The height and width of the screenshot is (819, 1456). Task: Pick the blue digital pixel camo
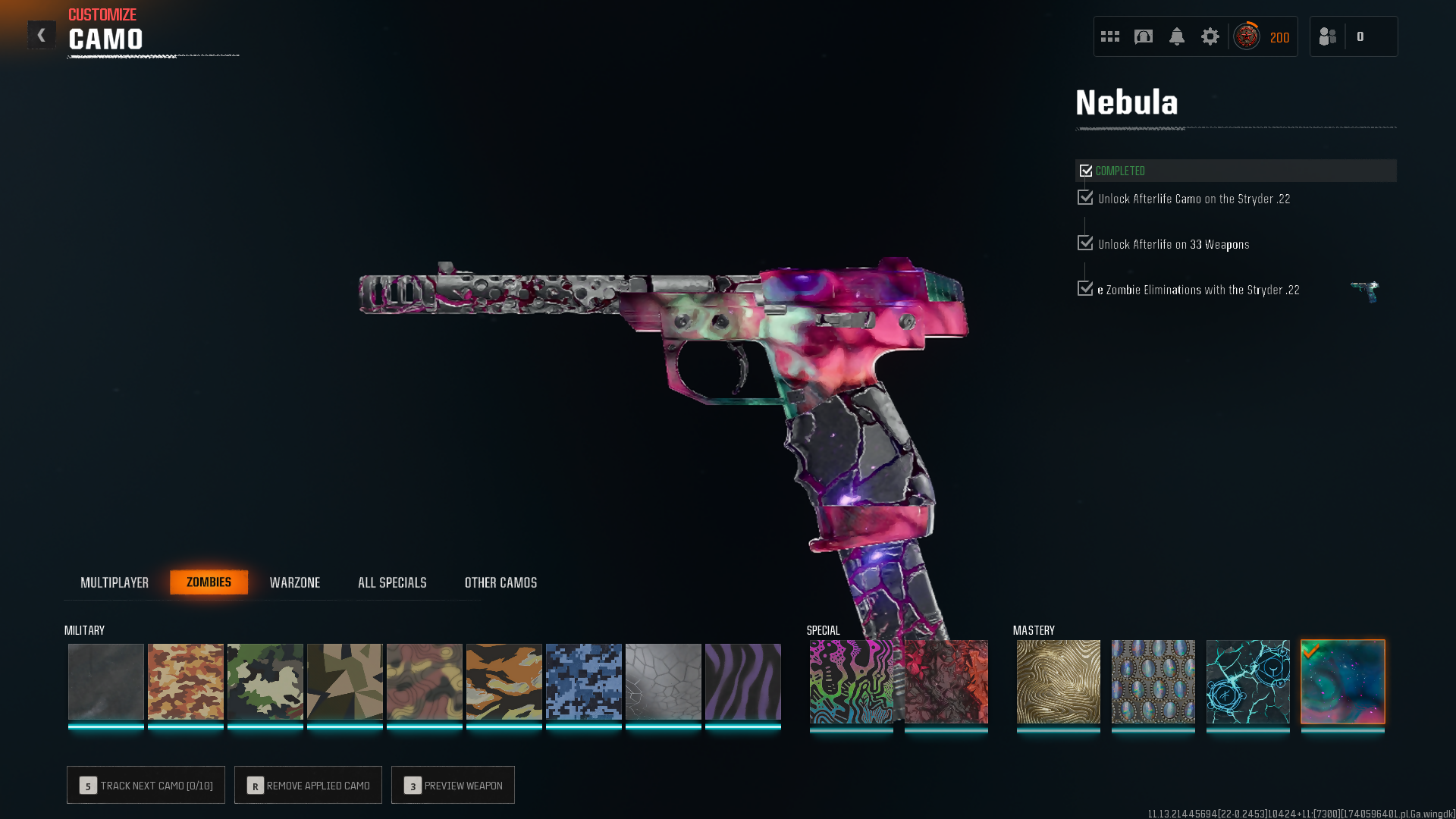coord(584,681)
